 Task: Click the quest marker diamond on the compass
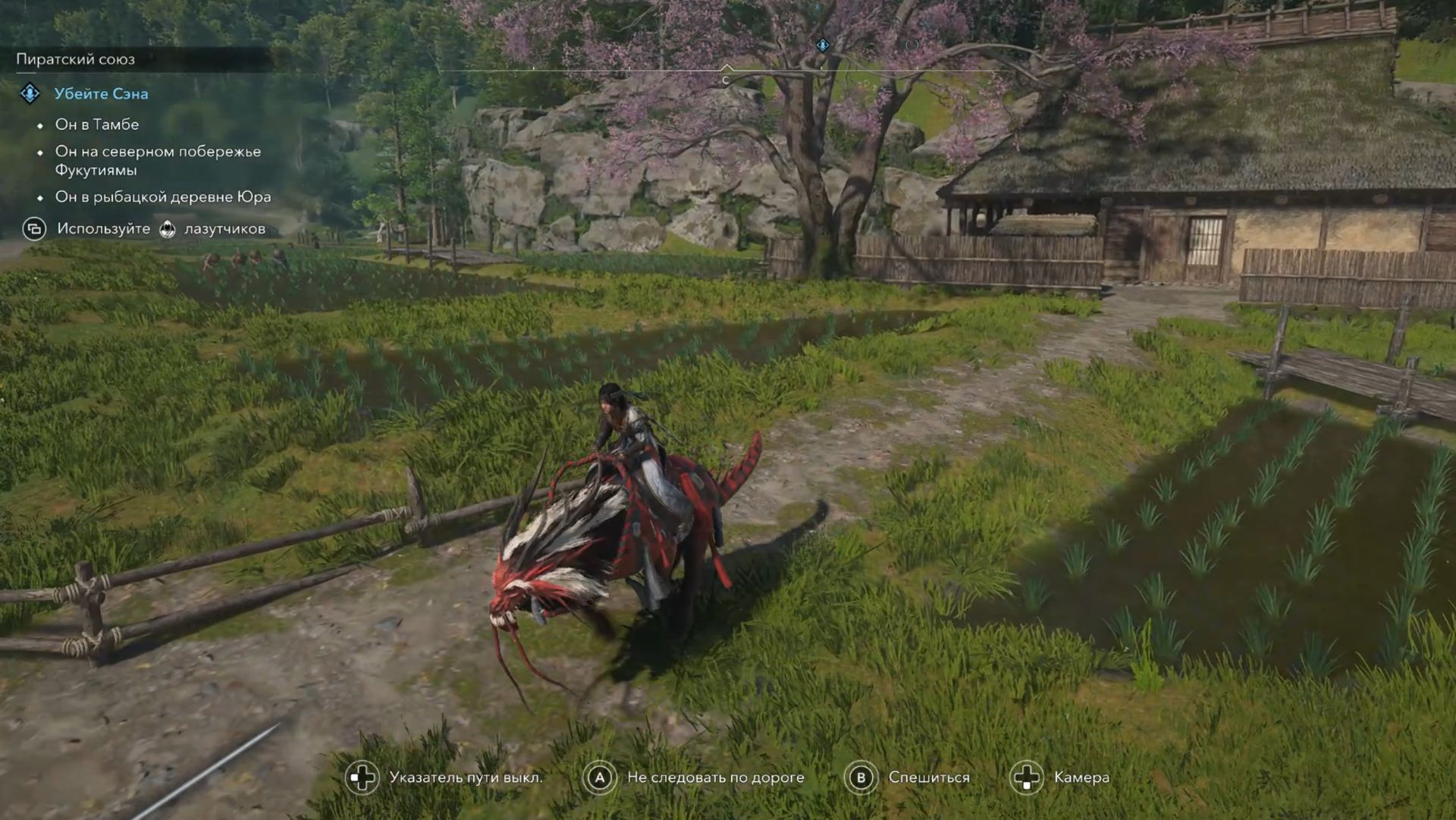(823, 46)
